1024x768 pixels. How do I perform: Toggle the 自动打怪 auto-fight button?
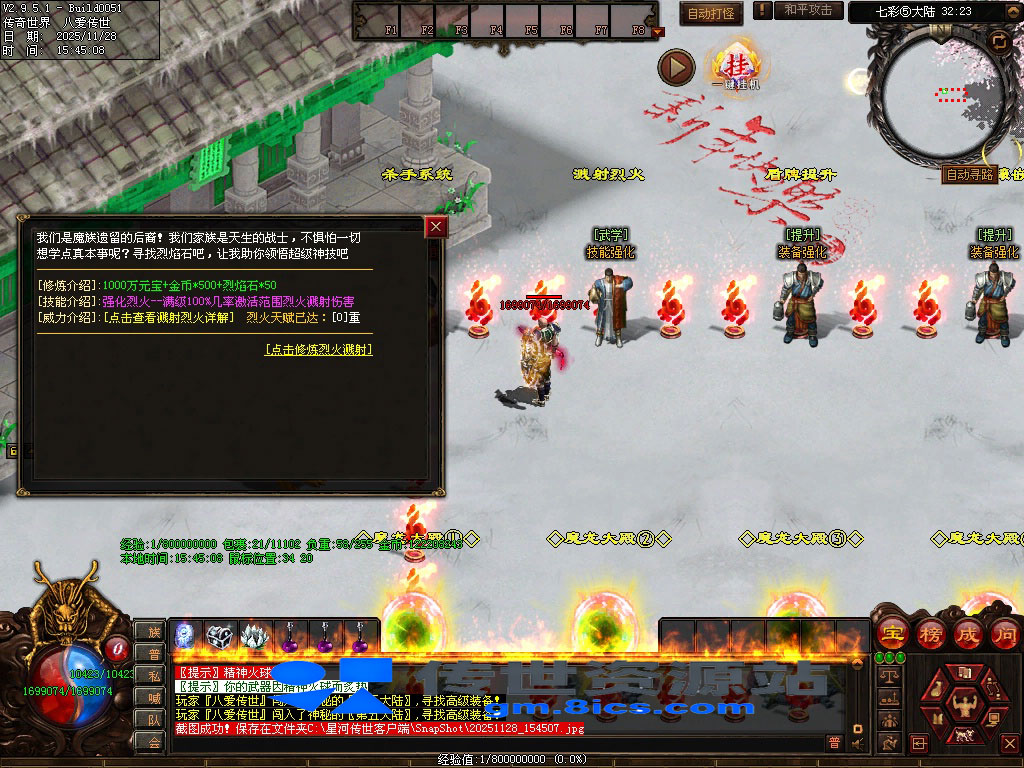click(710, 13)
